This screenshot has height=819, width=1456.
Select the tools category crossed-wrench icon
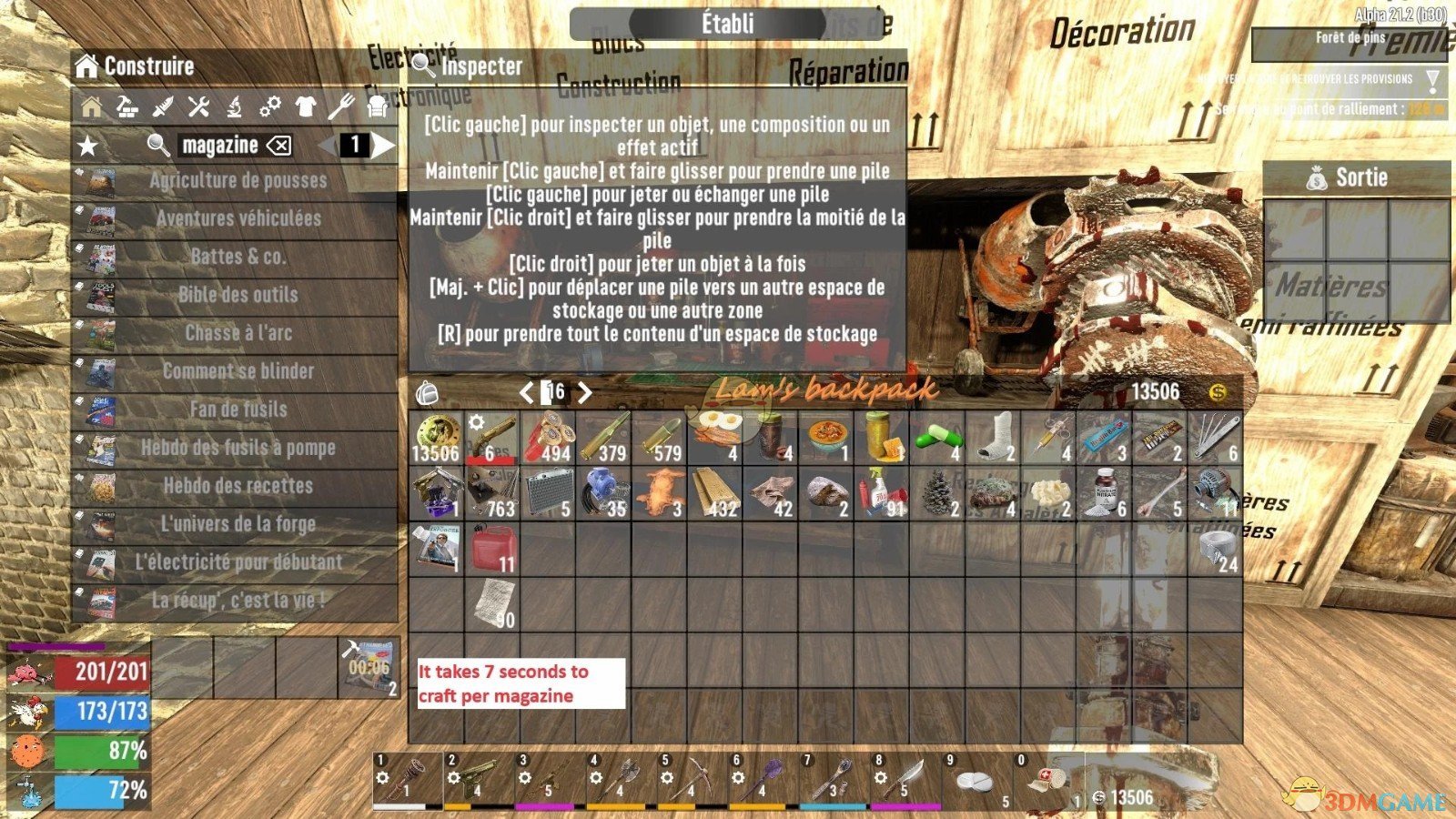click(x=198, y=107)
